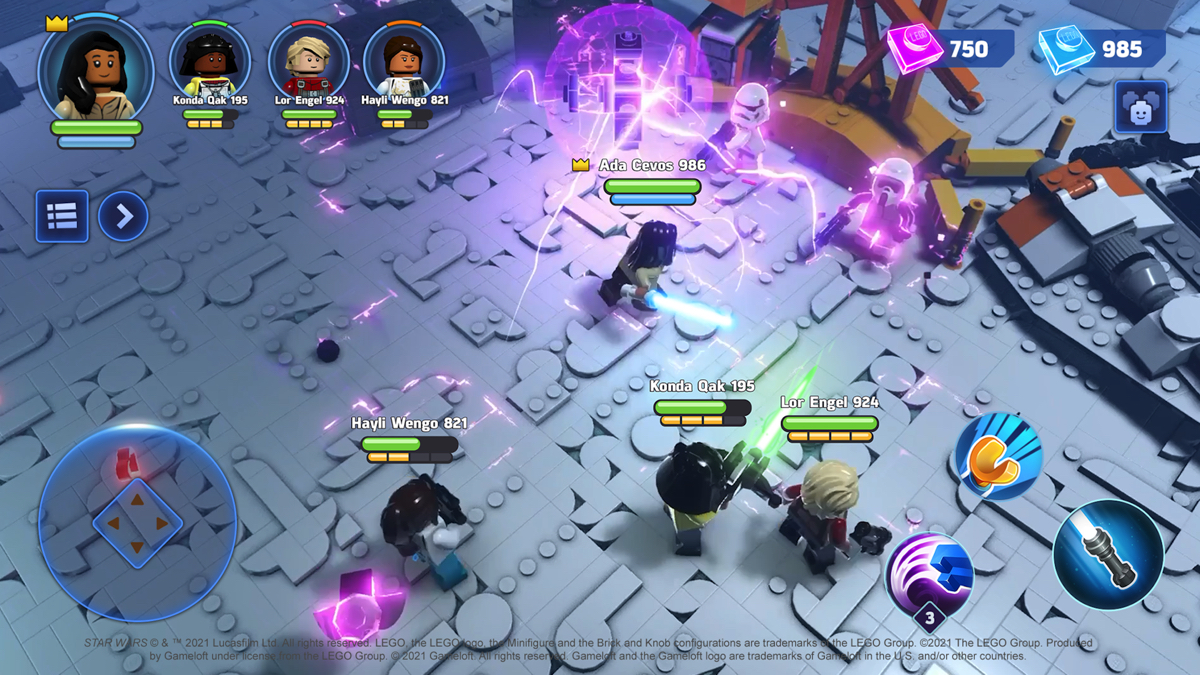Activate the lightsaber attack button
The image size is (1200, 675).
click(1107, 554)
